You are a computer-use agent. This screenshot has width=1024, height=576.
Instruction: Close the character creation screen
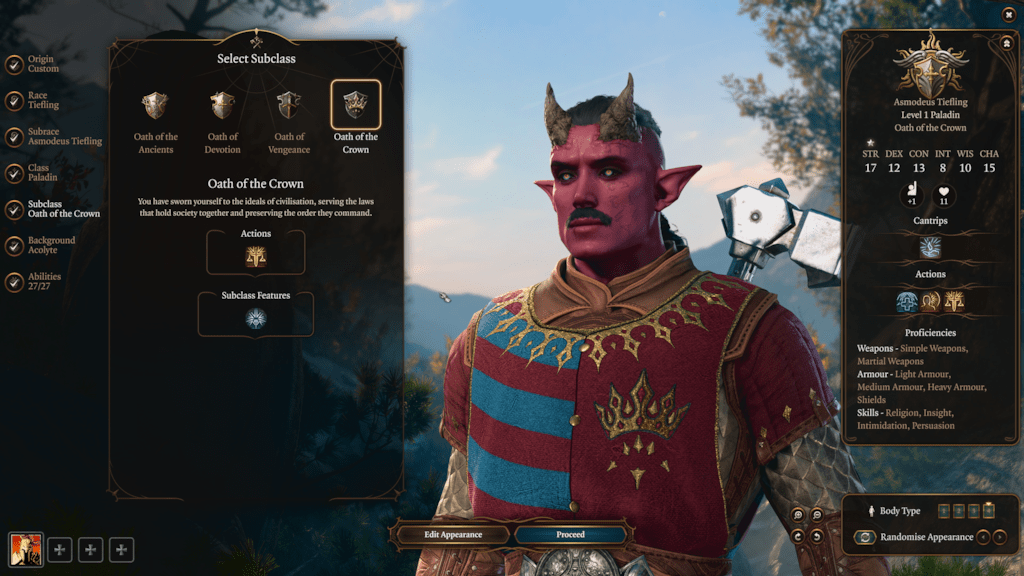[x=1007, y=14]
